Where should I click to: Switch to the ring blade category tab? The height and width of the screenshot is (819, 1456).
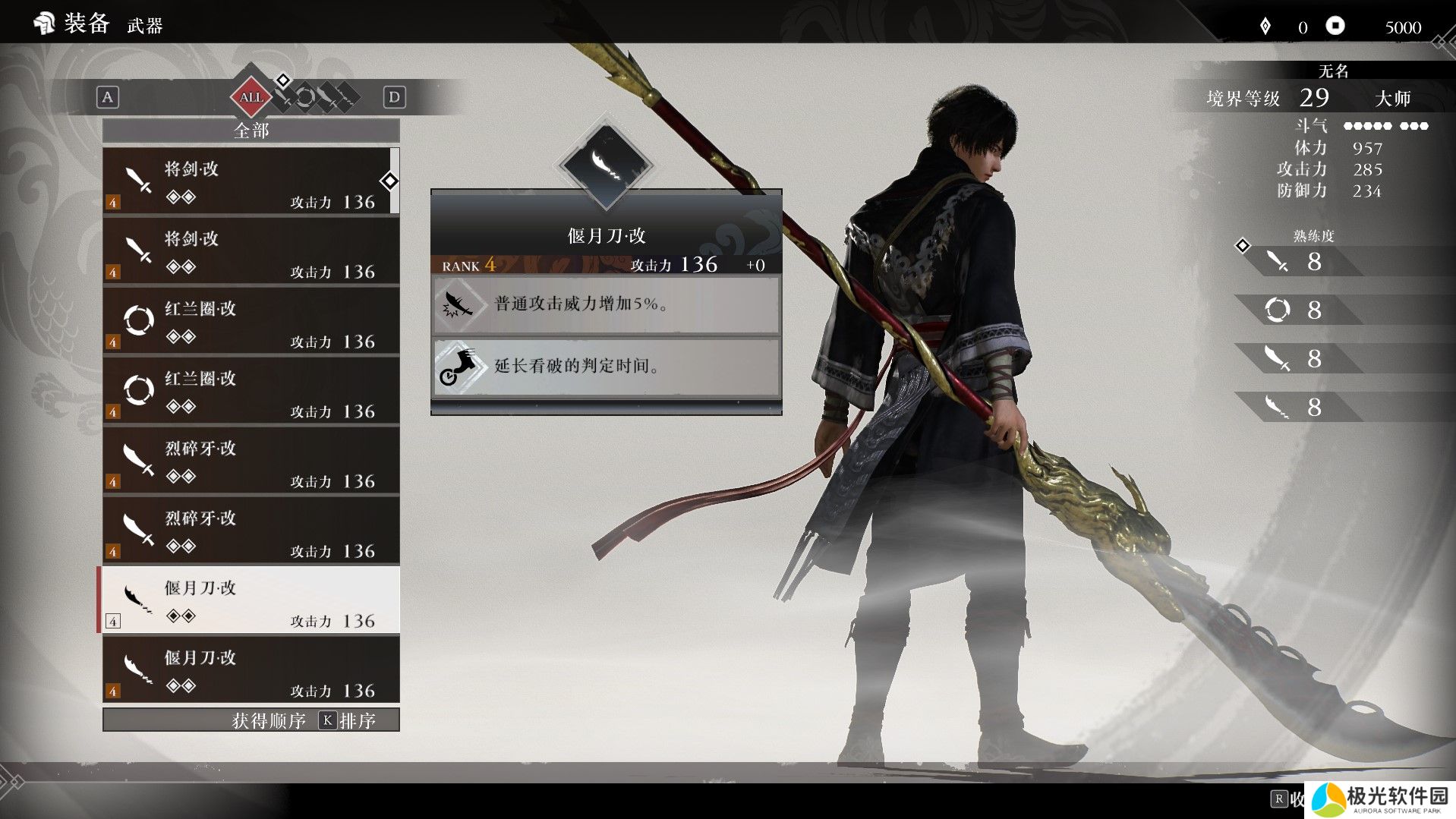pyautogui.click(x=305, y=97)
